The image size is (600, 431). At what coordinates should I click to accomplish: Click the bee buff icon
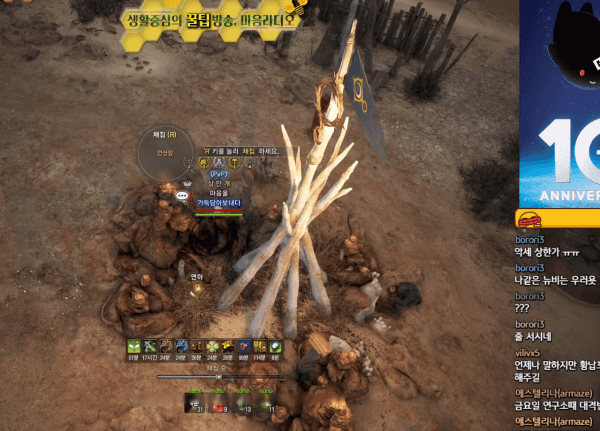pos(228,346)
